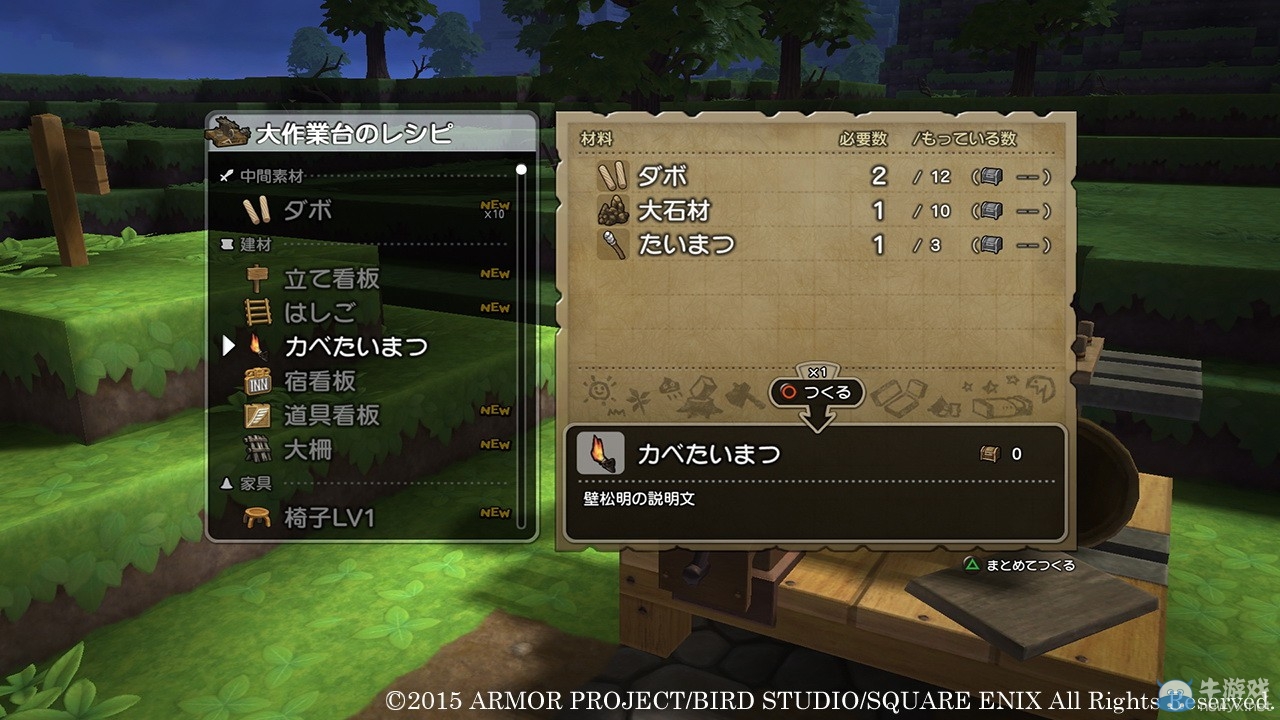Screen dimensions: 1280x720
Task: Select the はしご recipe
Action: [319, 312]
